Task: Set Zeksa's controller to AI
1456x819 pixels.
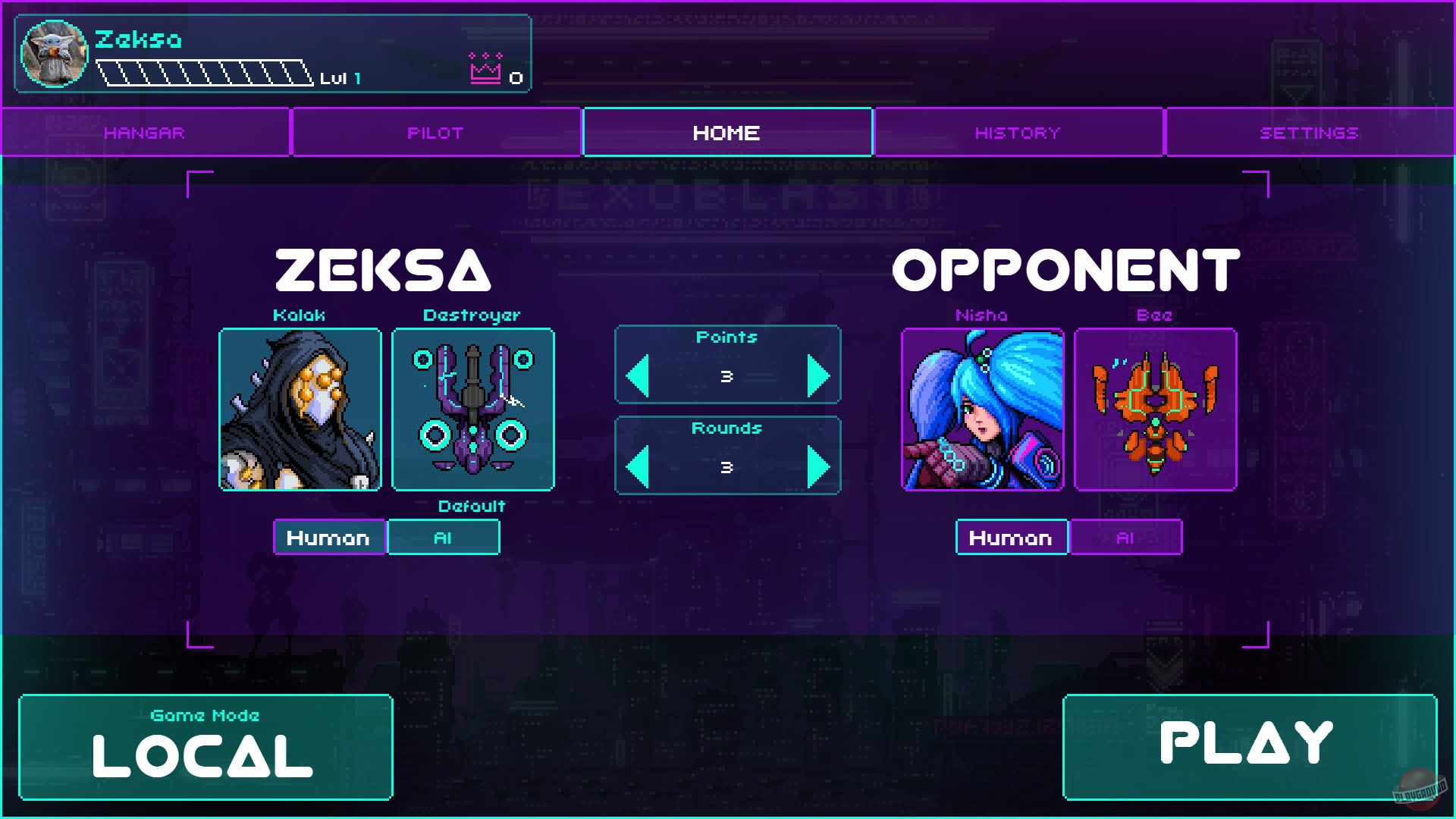Action: [x=443, y=537]
